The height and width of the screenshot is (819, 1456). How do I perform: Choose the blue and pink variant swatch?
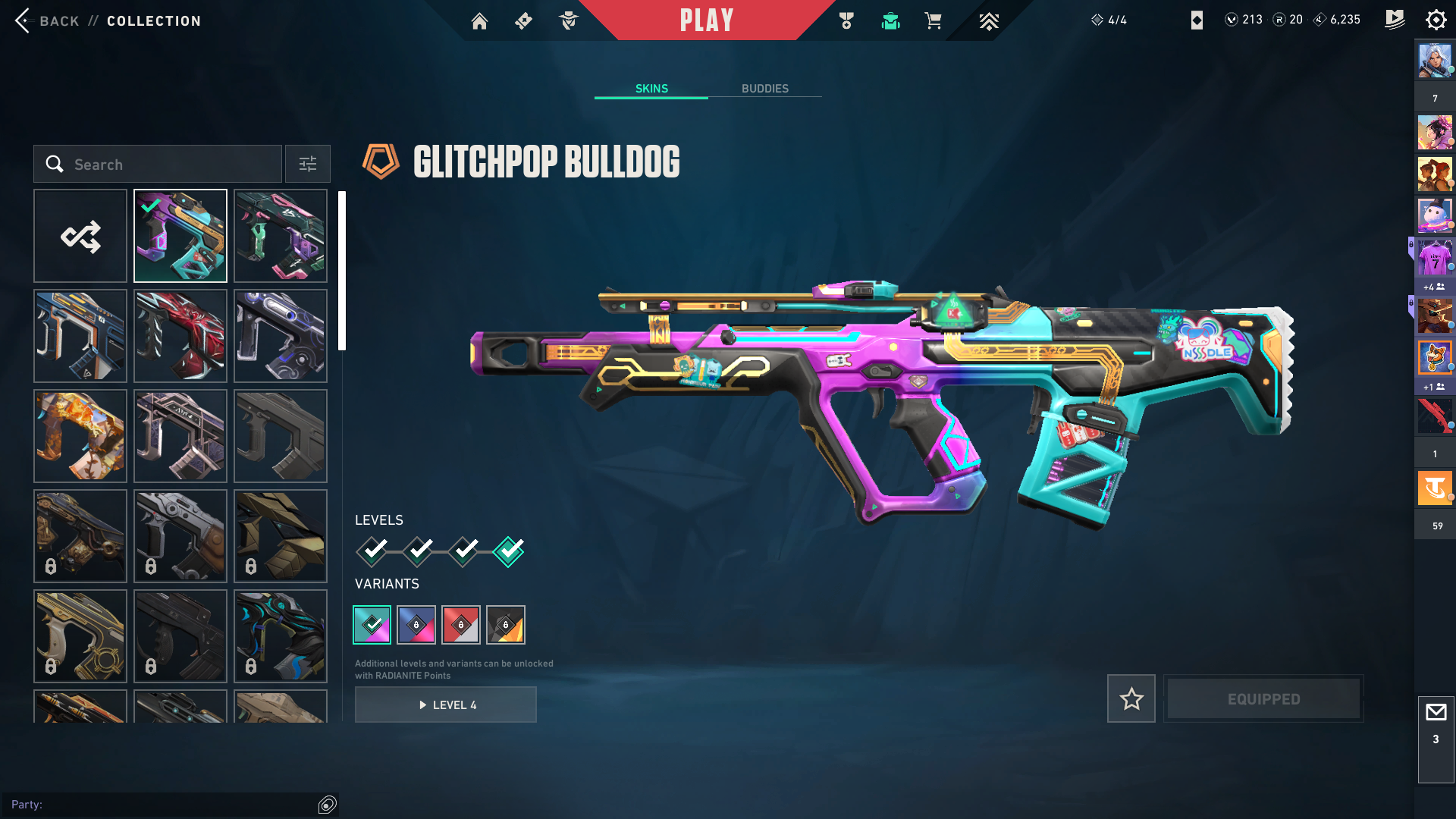pos(416,625)
